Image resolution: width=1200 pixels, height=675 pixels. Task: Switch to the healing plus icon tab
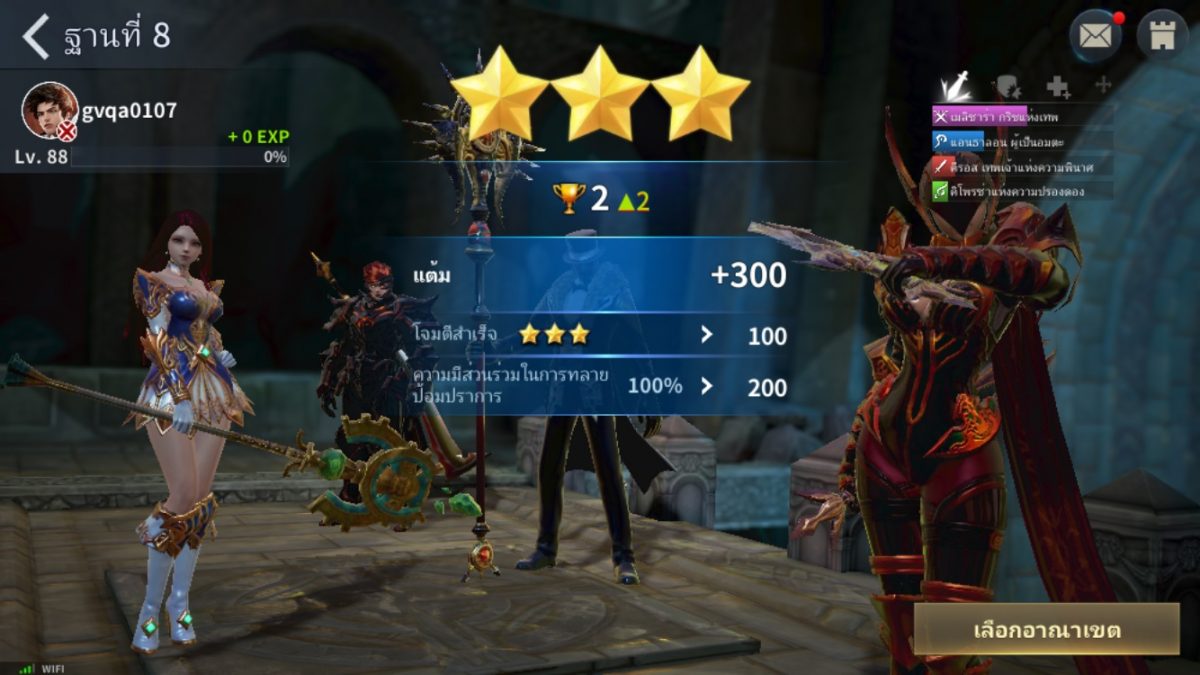point(1057,87)
